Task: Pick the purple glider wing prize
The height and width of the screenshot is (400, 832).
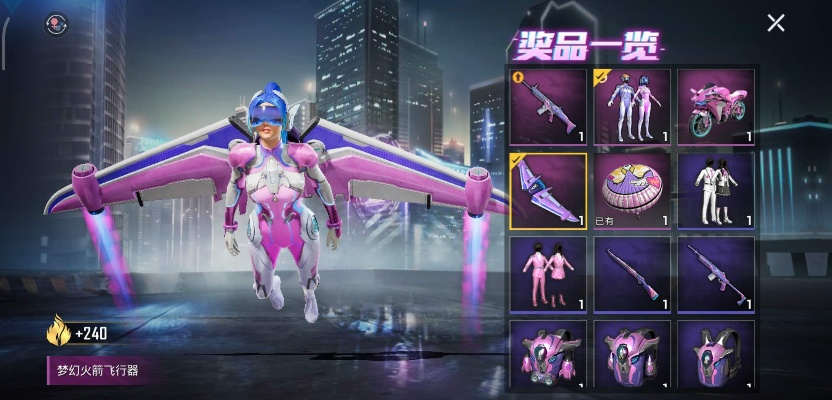Action: (x=548, y=191)
